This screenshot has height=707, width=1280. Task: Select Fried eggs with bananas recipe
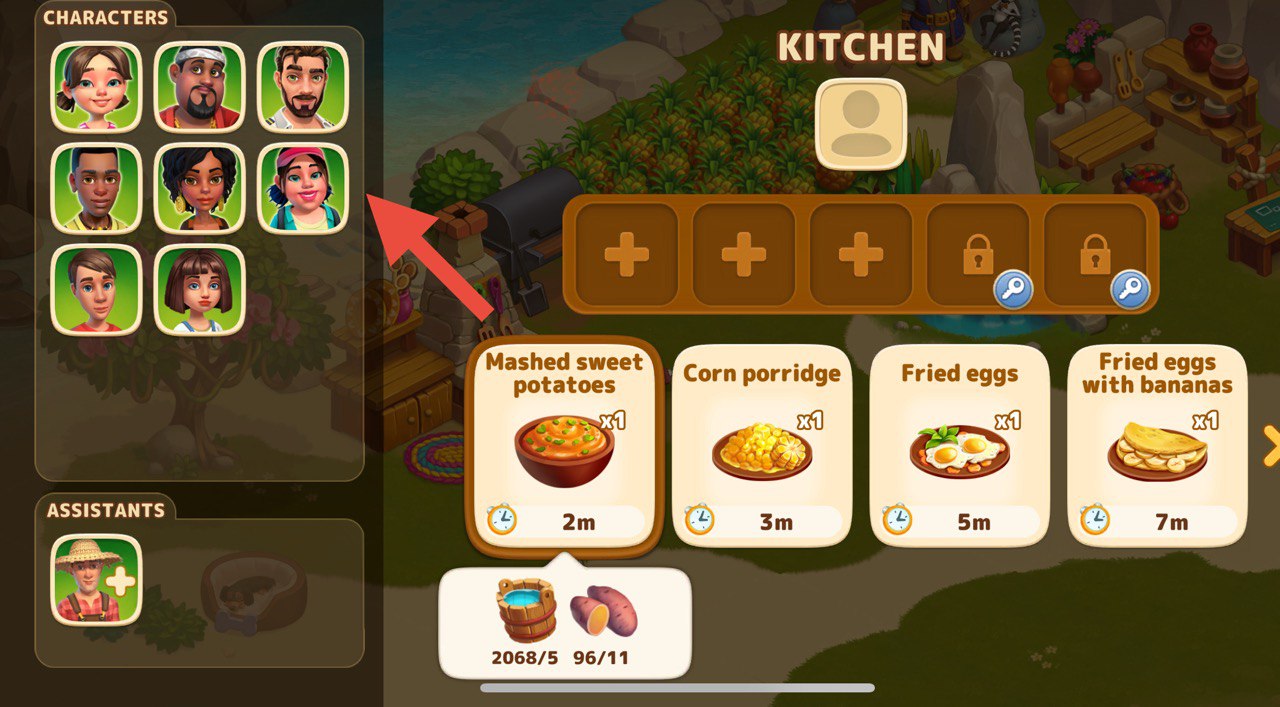coord(1156,444)
